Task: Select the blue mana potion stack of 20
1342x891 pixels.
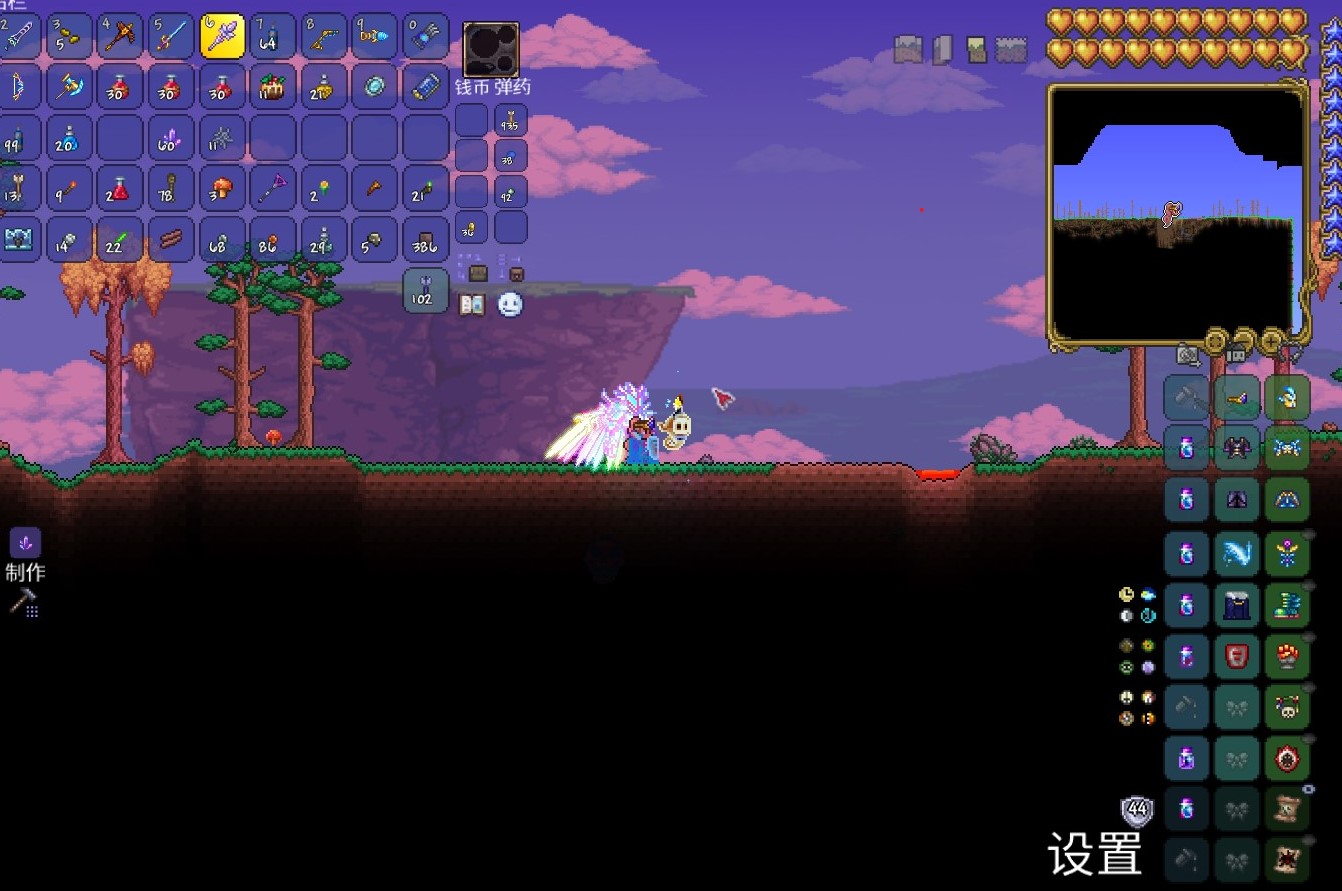Action: pos(69,138)
